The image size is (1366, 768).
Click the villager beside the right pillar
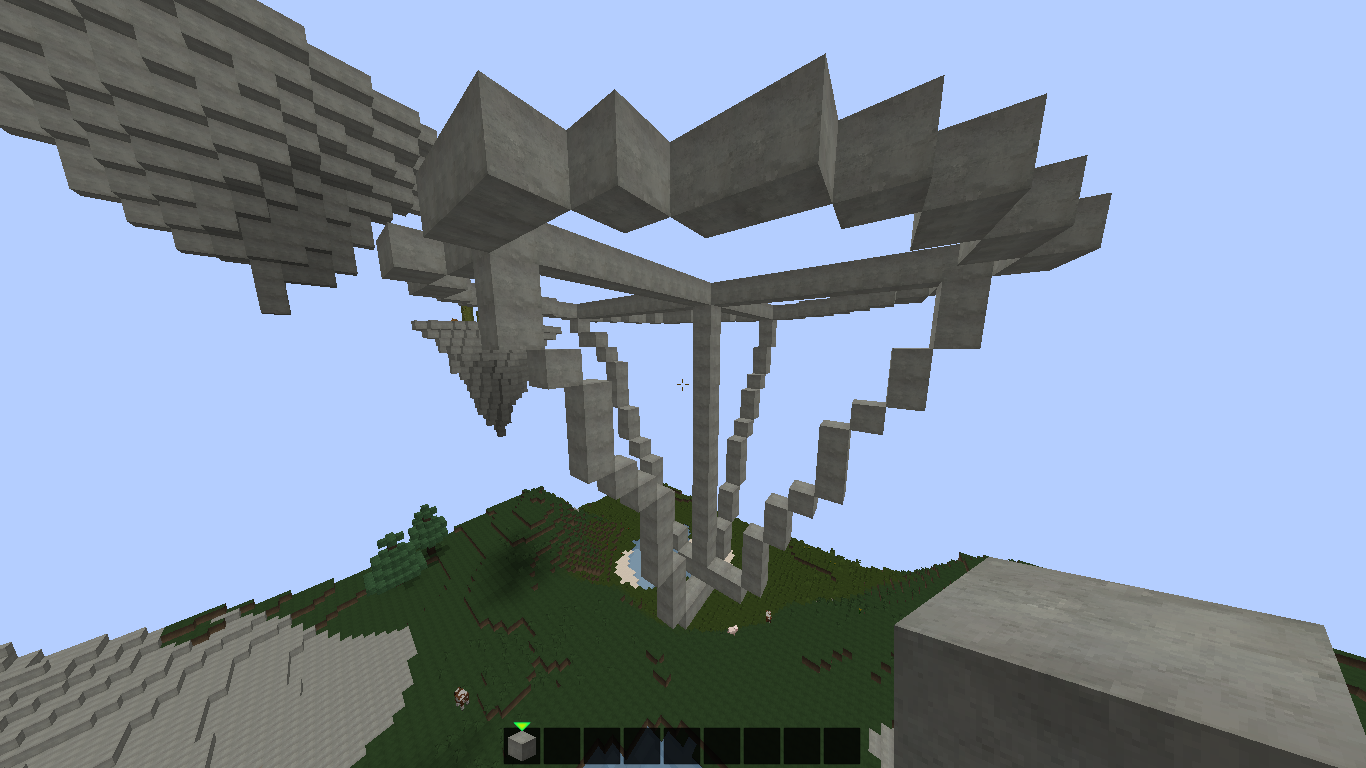[768, 614]
